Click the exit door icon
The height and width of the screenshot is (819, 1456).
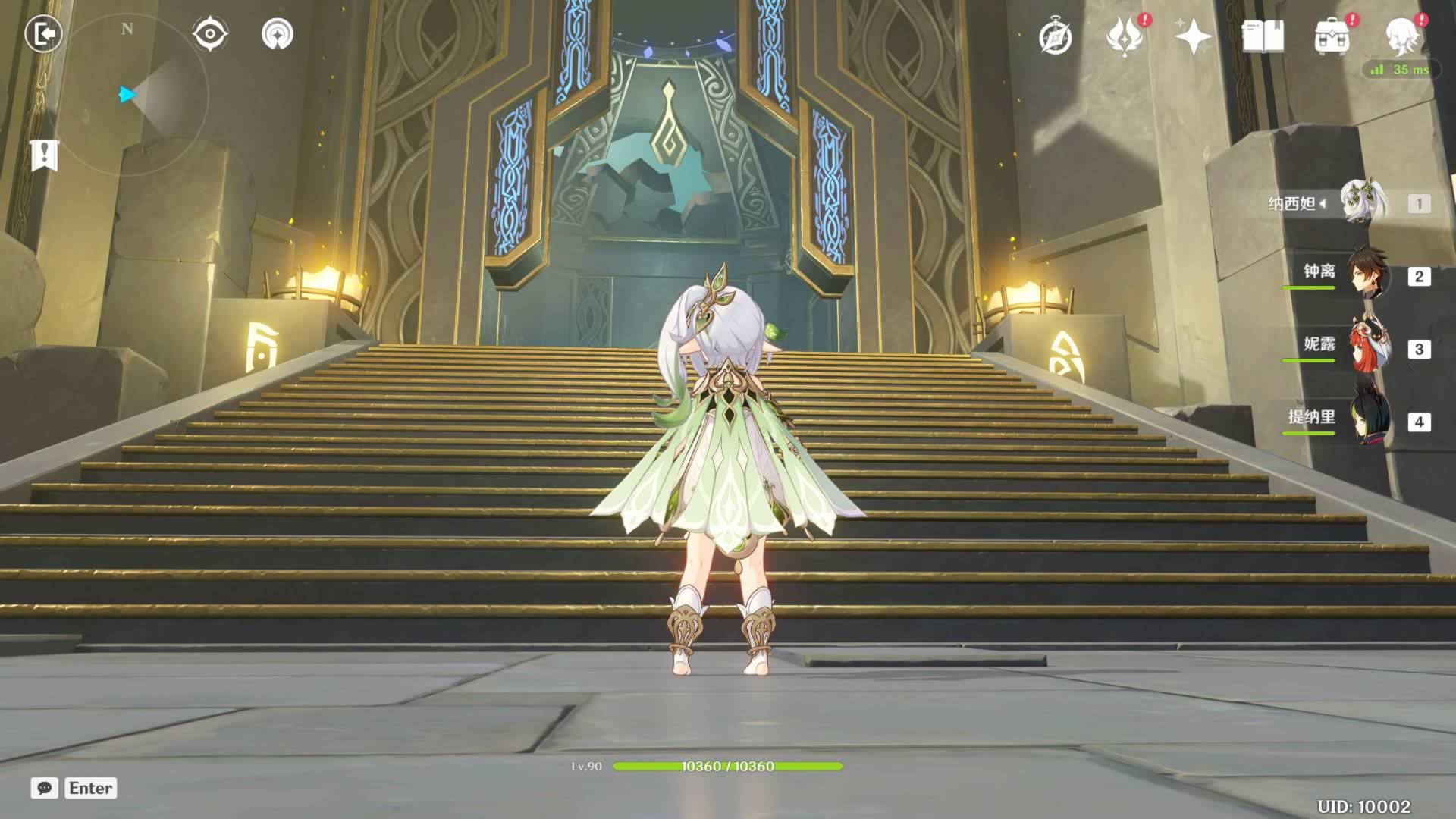click(43, 34)
